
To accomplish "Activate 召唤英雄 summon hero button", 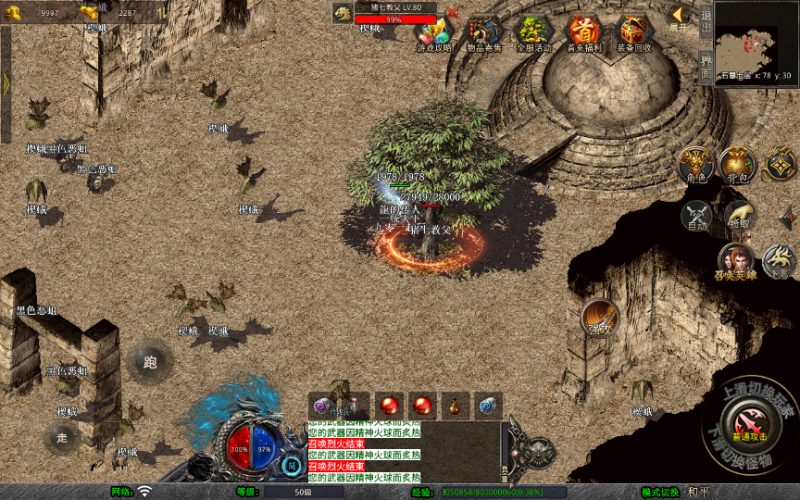I will point(736,260).
